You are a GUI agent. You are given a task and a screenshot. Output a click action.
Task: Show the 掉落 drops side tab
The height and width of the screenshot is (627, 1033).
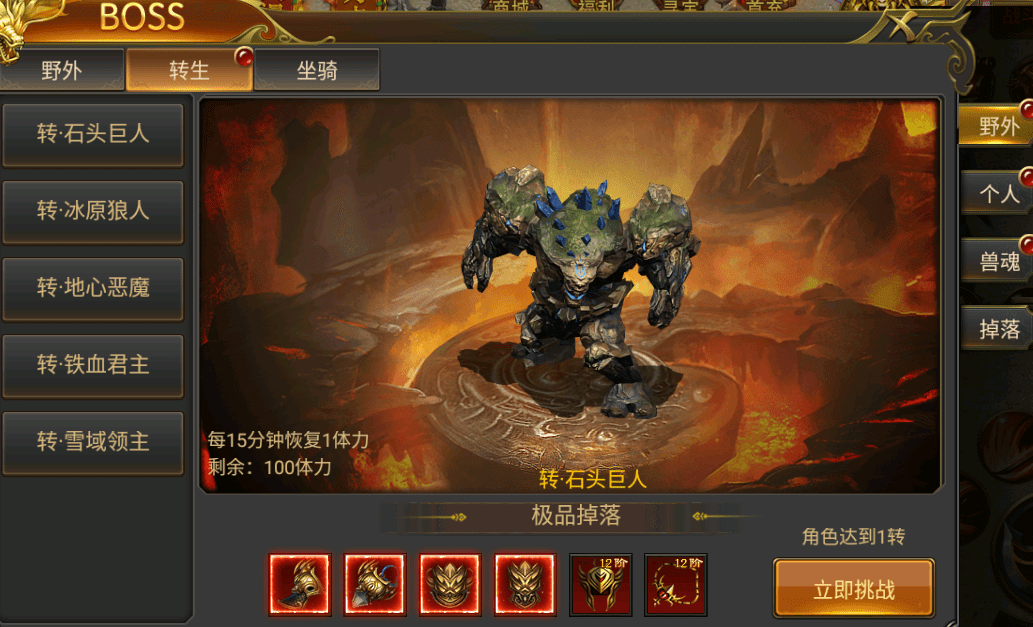[997, 329]
